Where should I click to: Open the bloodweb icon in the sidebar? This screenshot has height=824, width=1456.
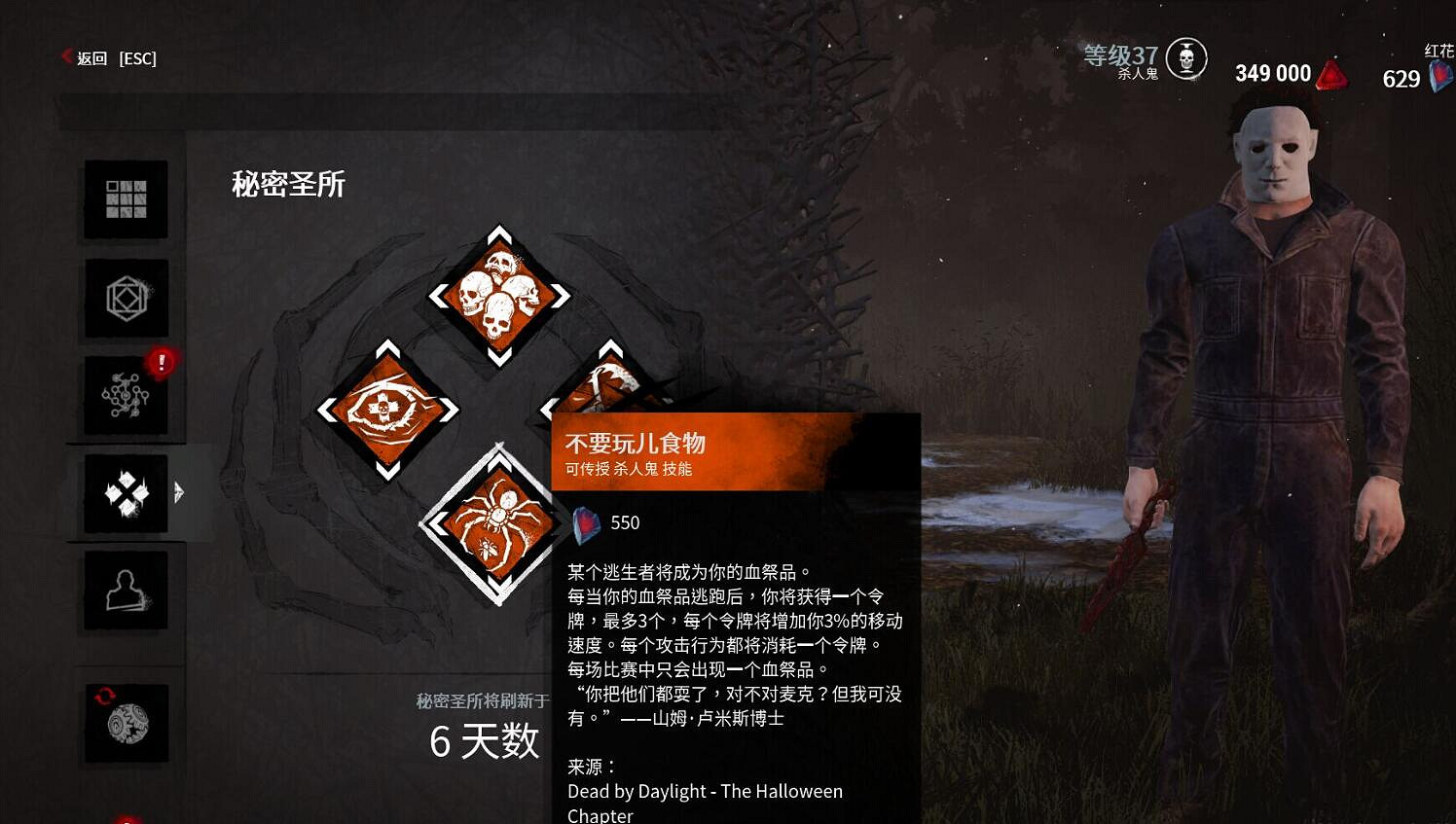[125, 395]
